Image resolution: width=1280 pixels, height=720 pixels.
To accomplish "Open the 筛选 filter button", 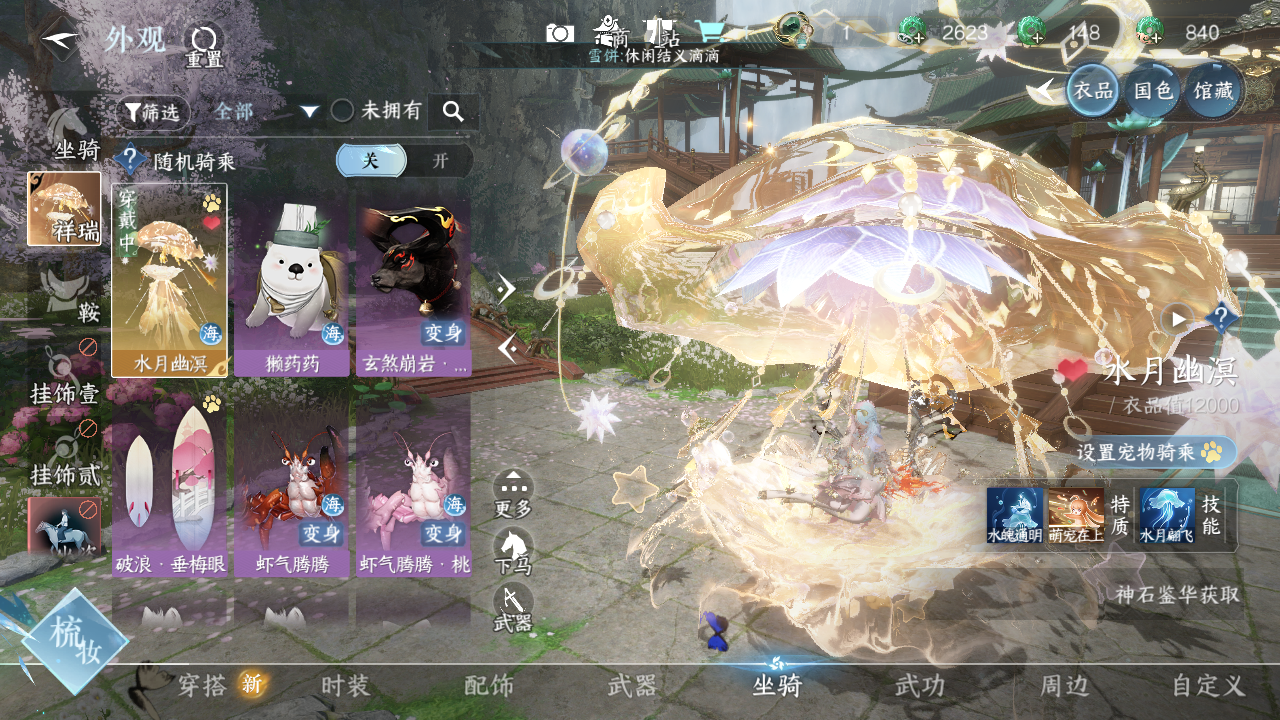I will [x=153, y=113].
